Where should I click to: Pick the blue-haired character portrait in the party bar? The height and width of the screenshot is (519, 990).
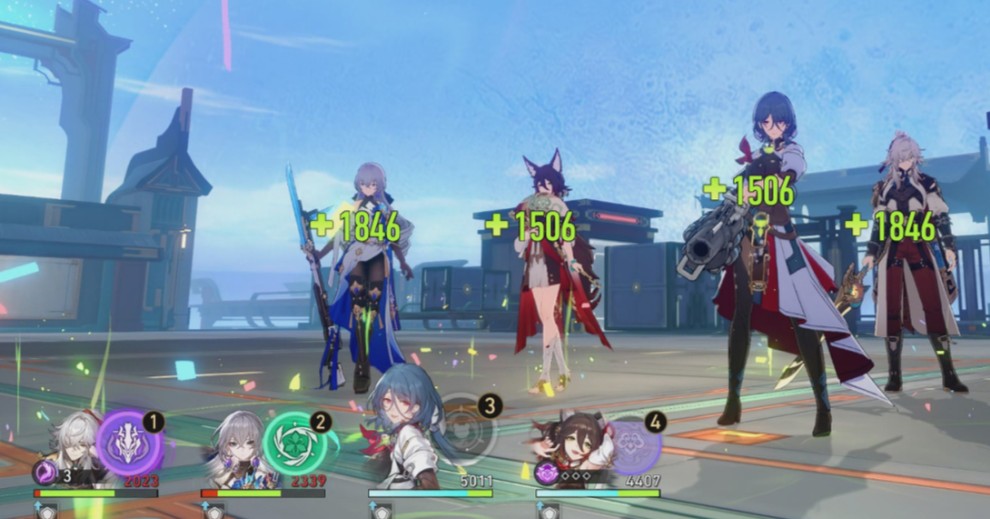click(403, 432)
